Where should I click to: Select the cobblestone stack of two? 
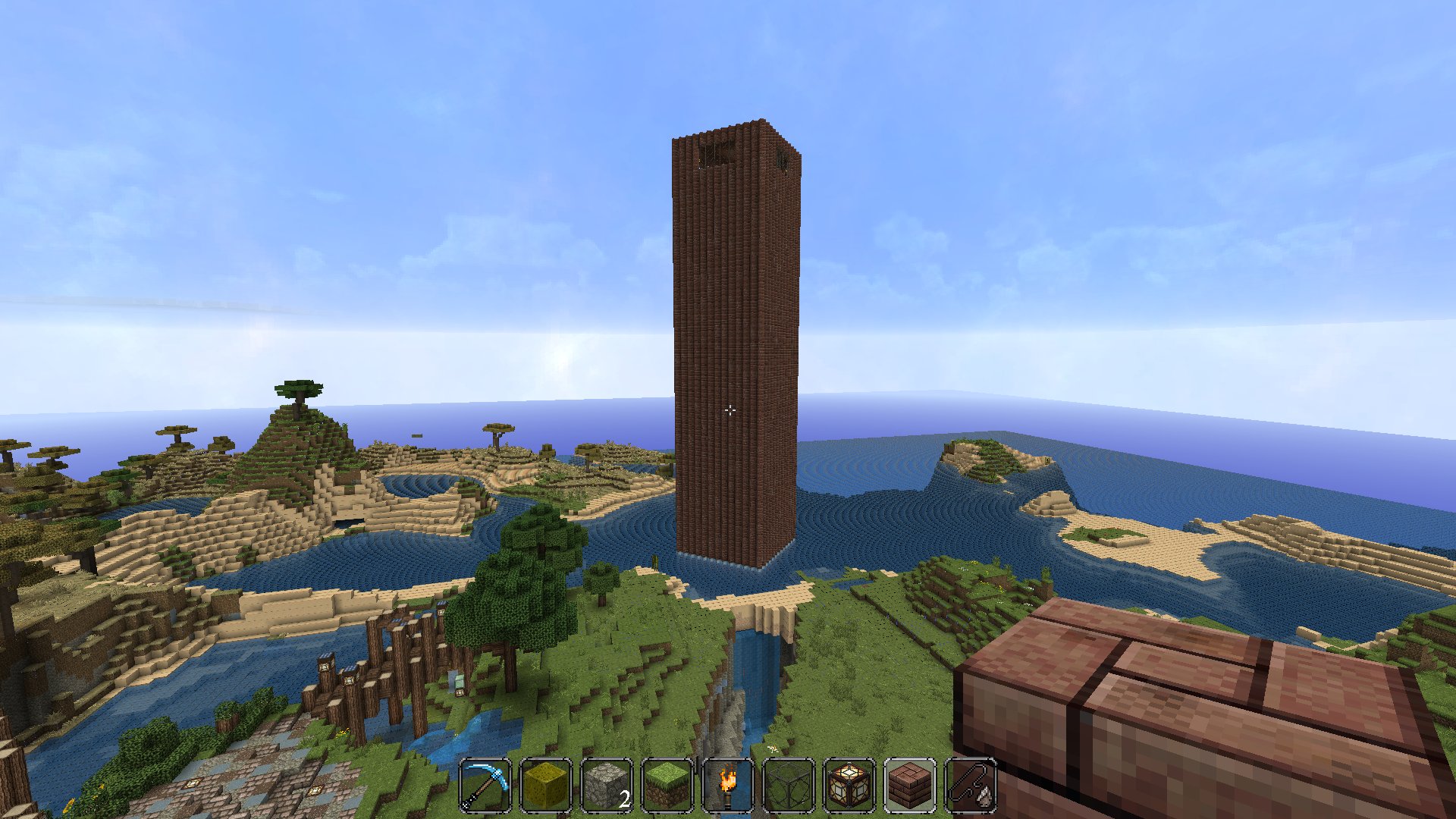[x=607, y=786]
